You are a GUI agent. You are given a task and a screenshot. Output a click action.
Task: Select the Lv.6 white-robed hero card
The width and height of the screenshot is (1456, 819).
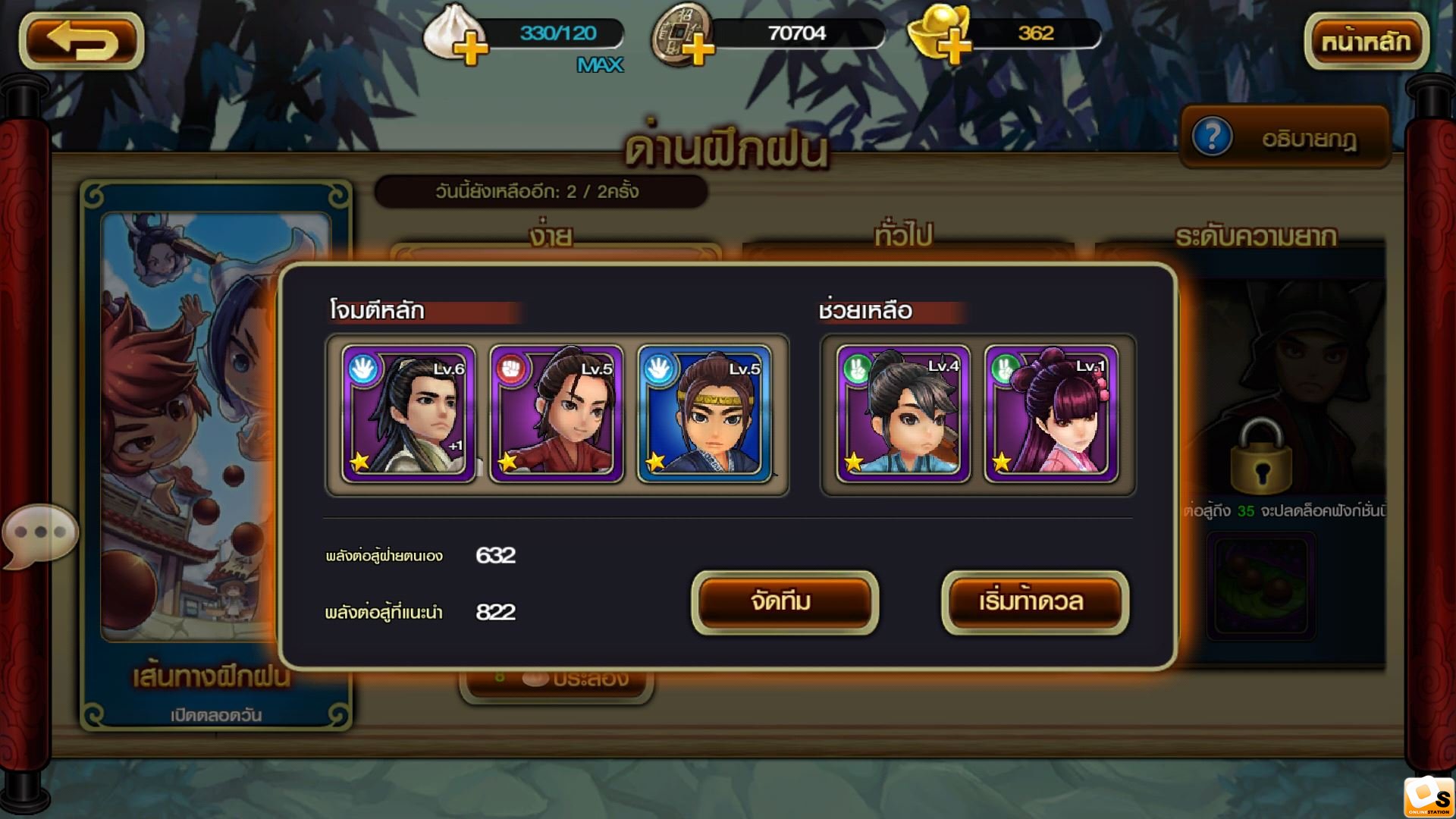408,414
